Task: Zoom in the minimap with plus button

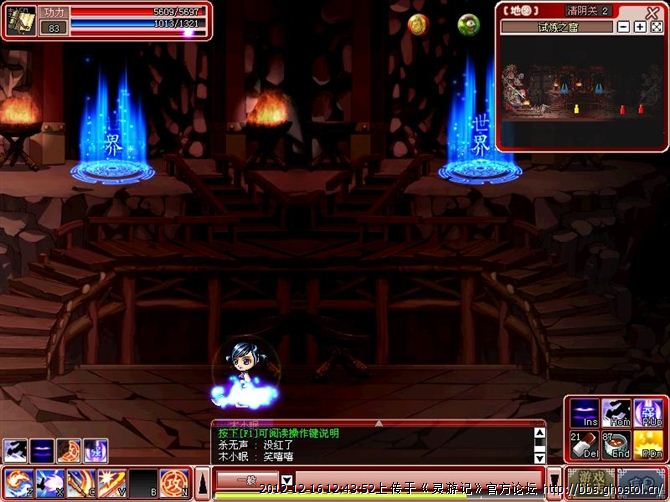Action: point(639,27)
